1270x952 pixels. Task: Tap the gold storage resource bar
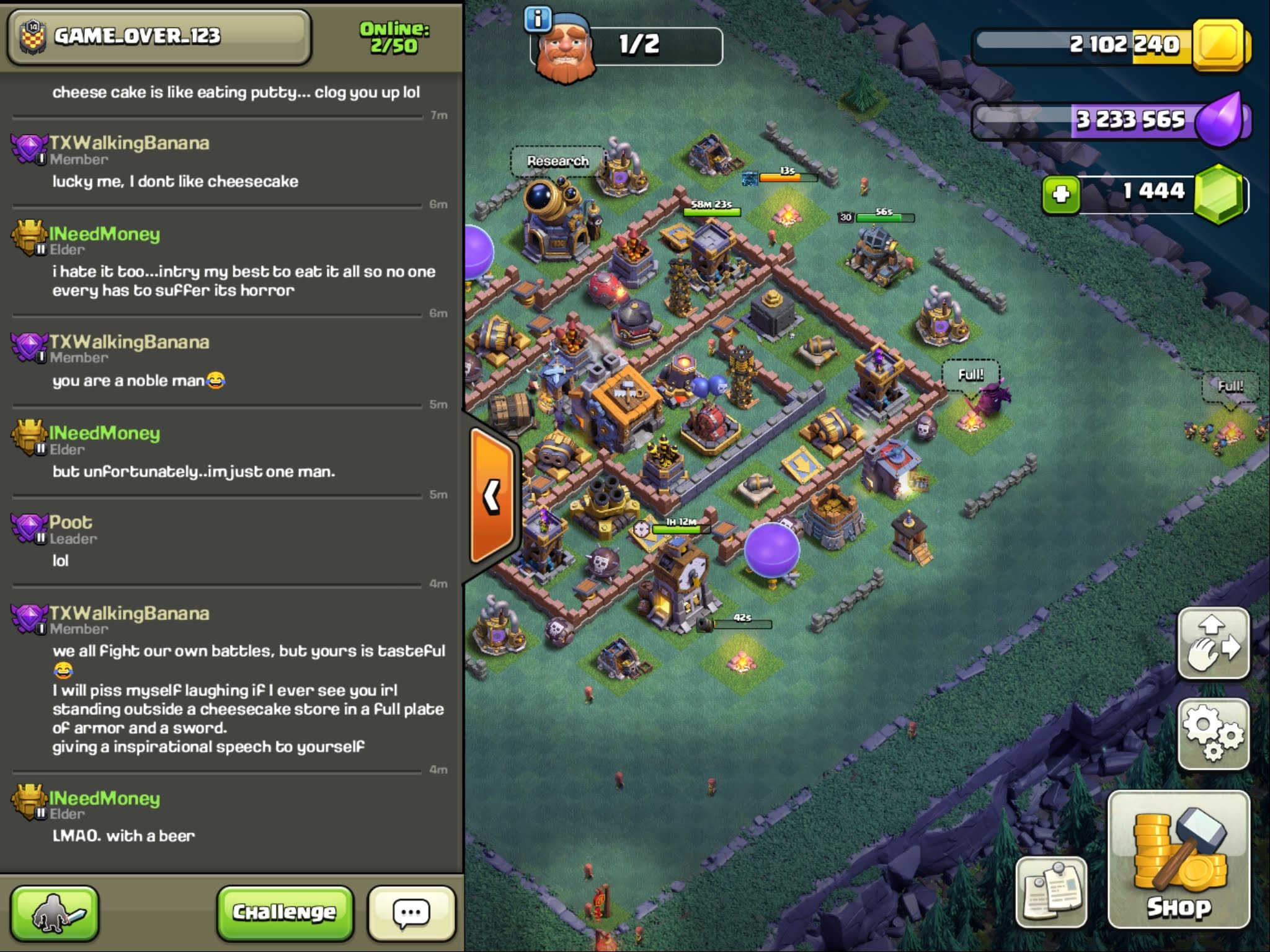tap(1110, 45)
